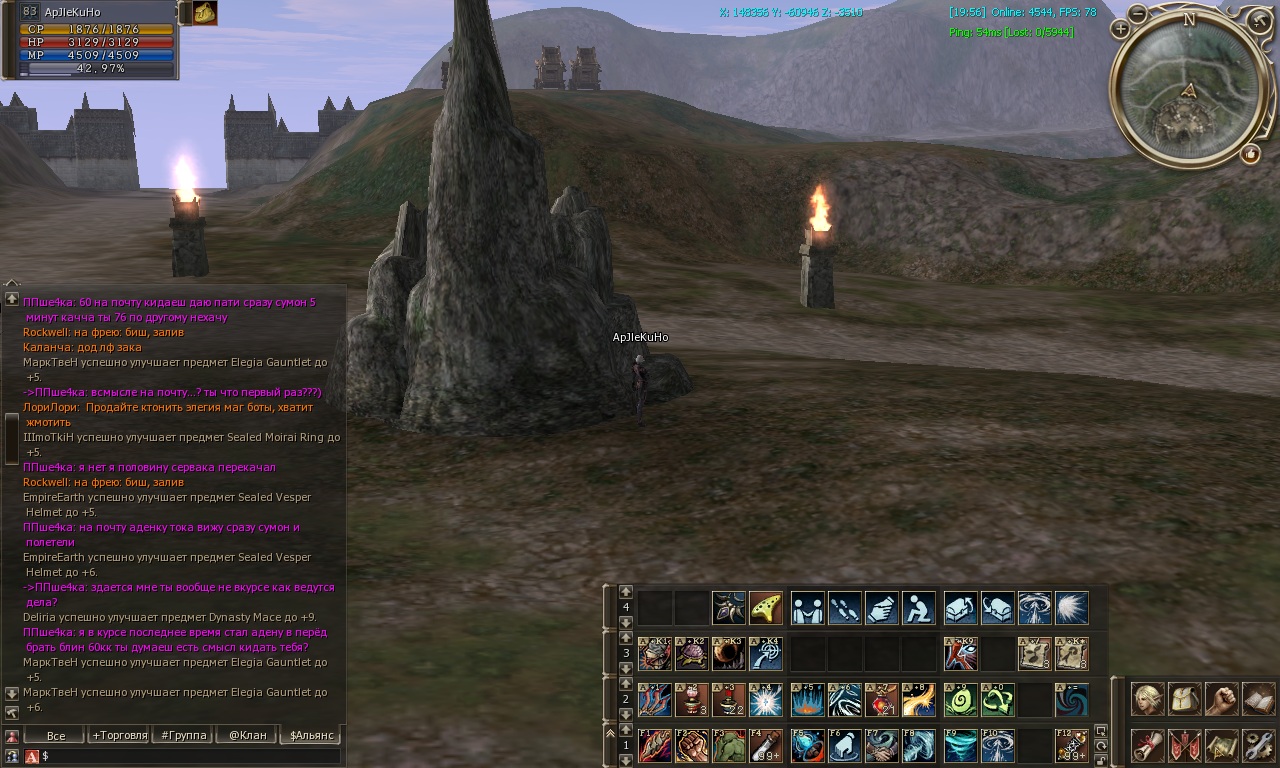Zoom out the minimap with minus button
The width and height of the screenshot is (1280, 768).
[1138, 14]
